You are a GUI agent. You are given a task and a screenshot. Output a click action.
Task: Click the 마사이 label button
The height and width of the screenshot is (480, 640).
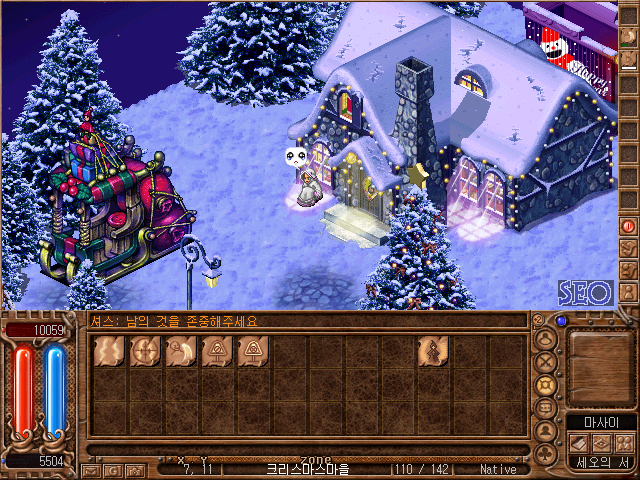pos(601,421)
